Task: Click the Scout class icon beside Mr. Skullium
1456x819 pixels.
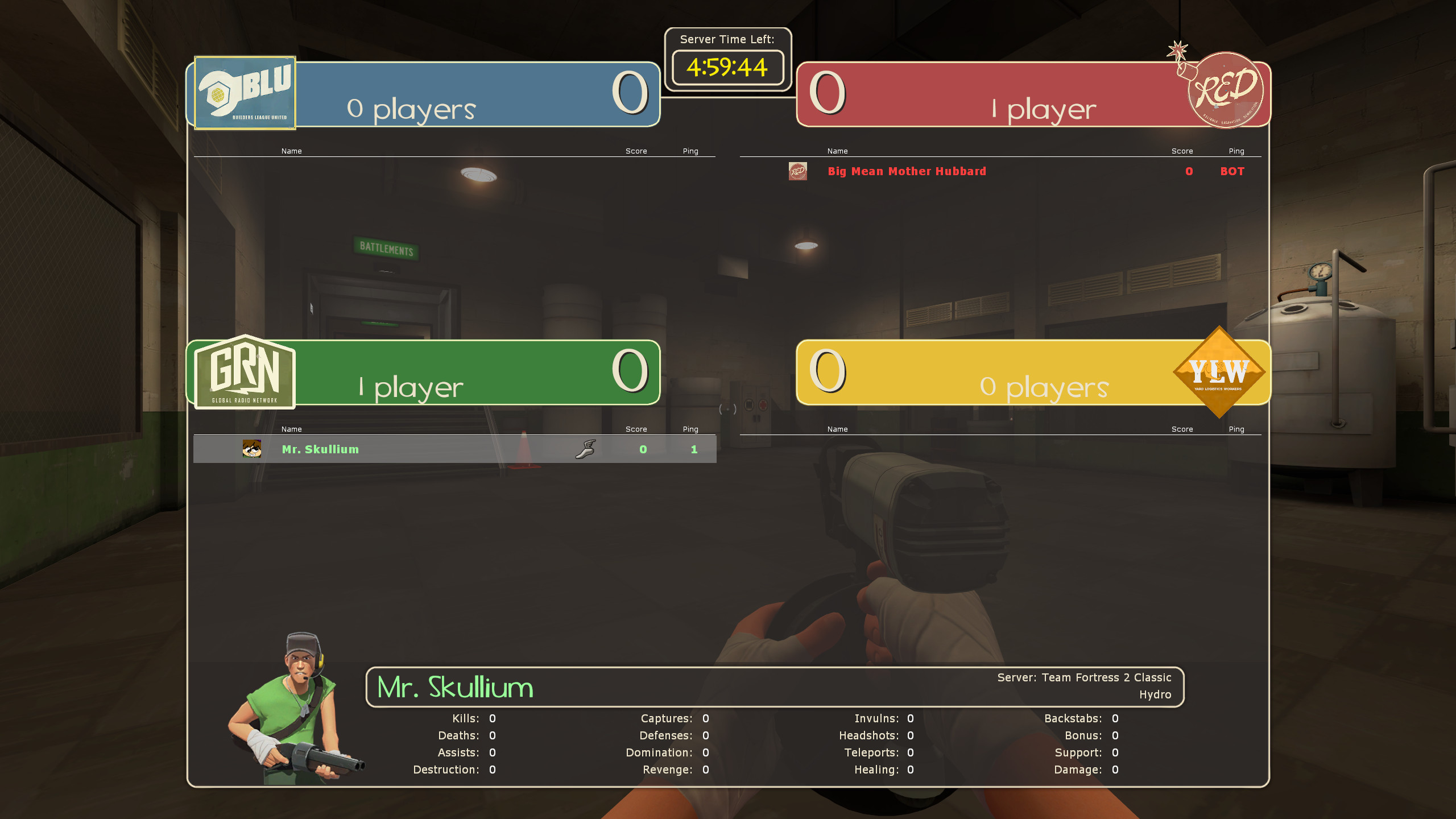Action: [x=587, y=449]
